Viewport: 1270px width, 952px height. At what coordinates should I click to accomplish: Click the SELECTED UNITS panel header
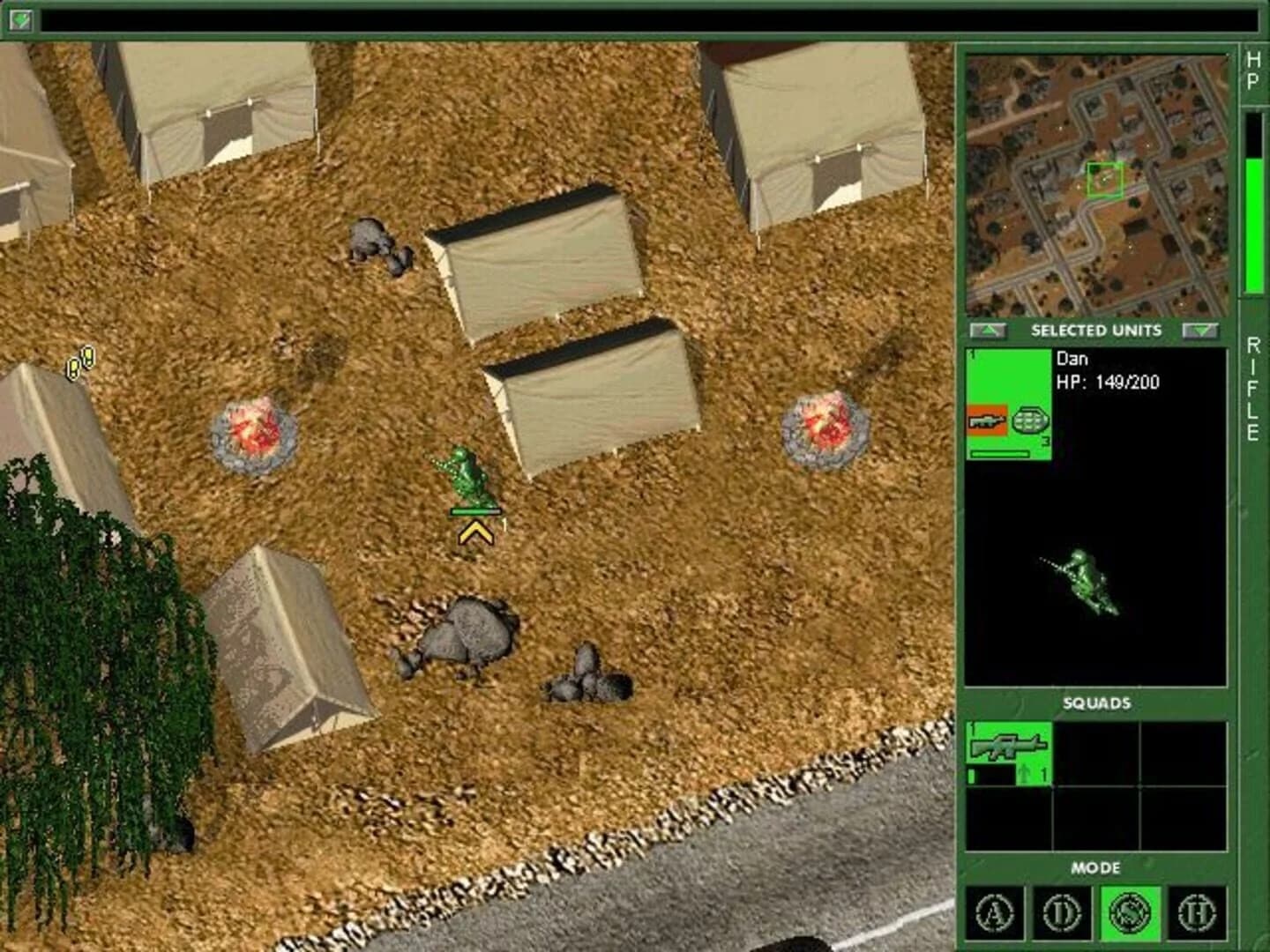click(x=1094, y=331)
